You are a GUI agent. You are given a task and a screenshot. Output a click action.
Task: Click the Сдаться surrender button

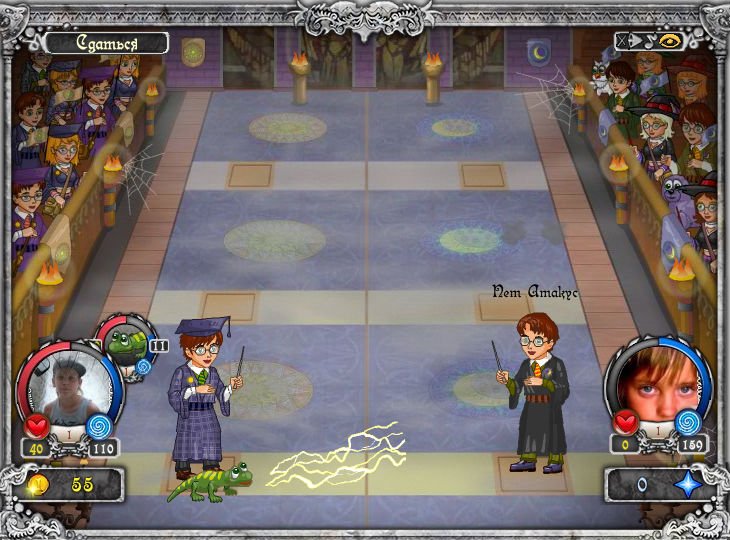[x=105, y=43]
